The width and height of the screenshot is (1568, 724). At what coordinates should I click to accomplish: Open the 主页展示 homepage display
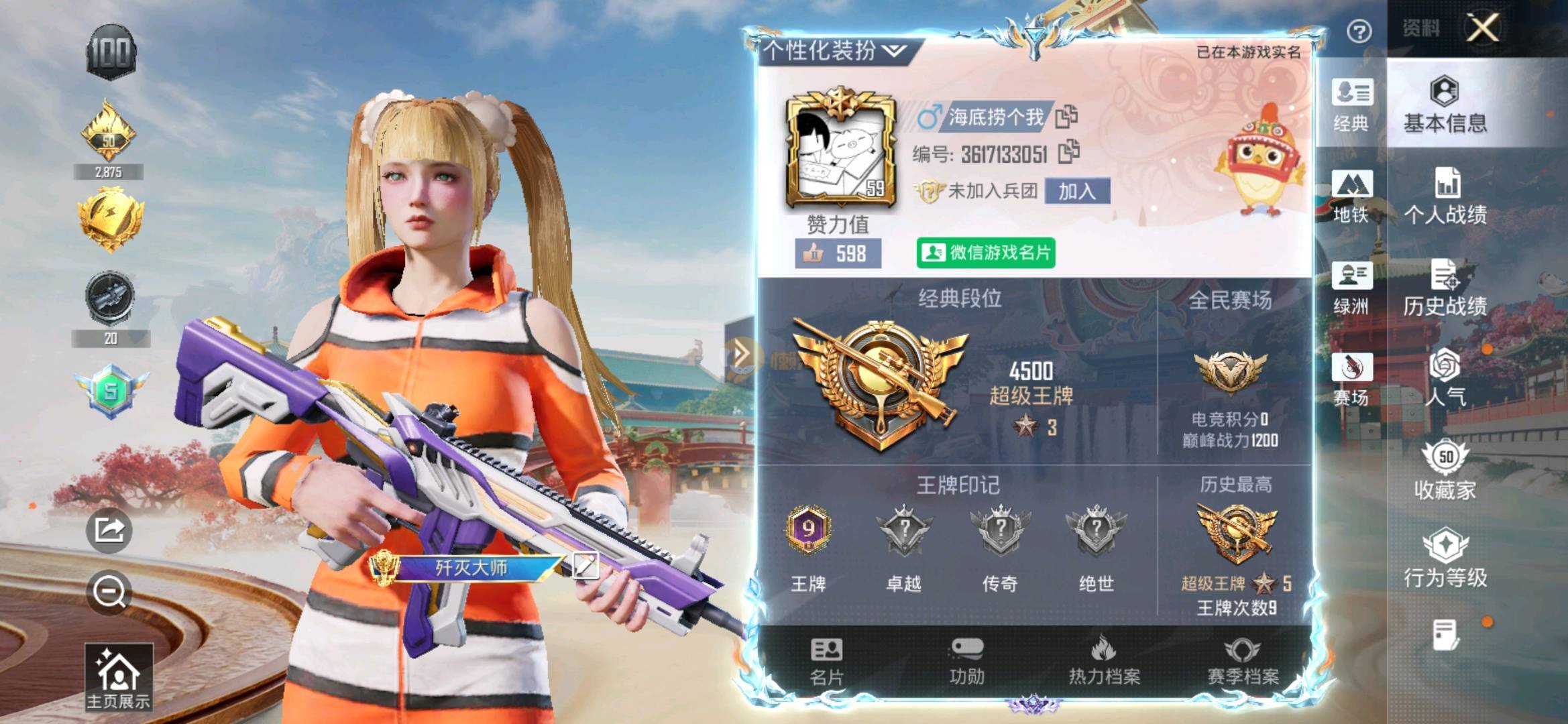click(x=118, y=677)
